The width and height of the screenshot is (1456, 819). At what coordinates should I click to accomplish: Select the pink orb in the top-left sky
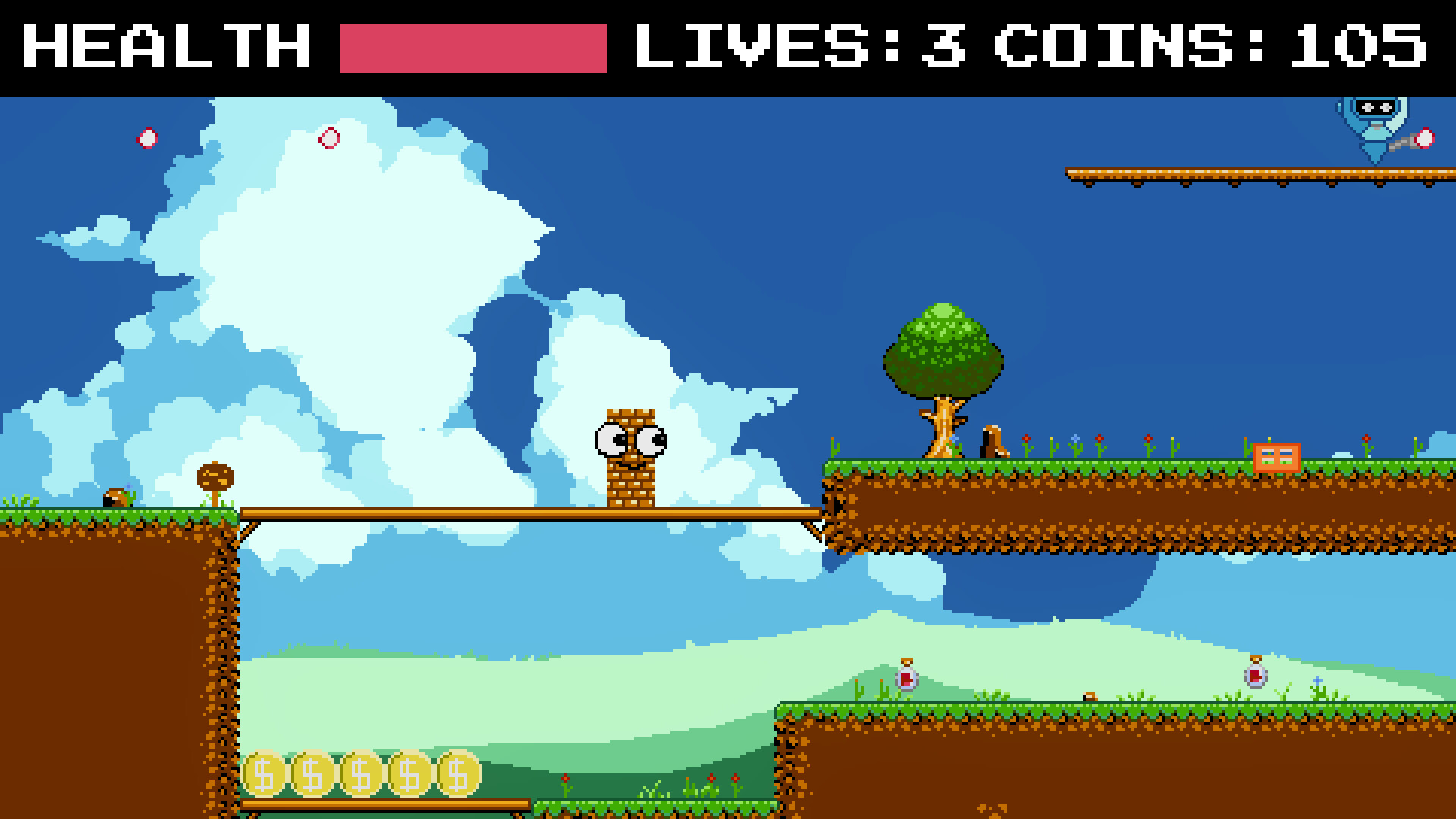[x=146, y=138]
